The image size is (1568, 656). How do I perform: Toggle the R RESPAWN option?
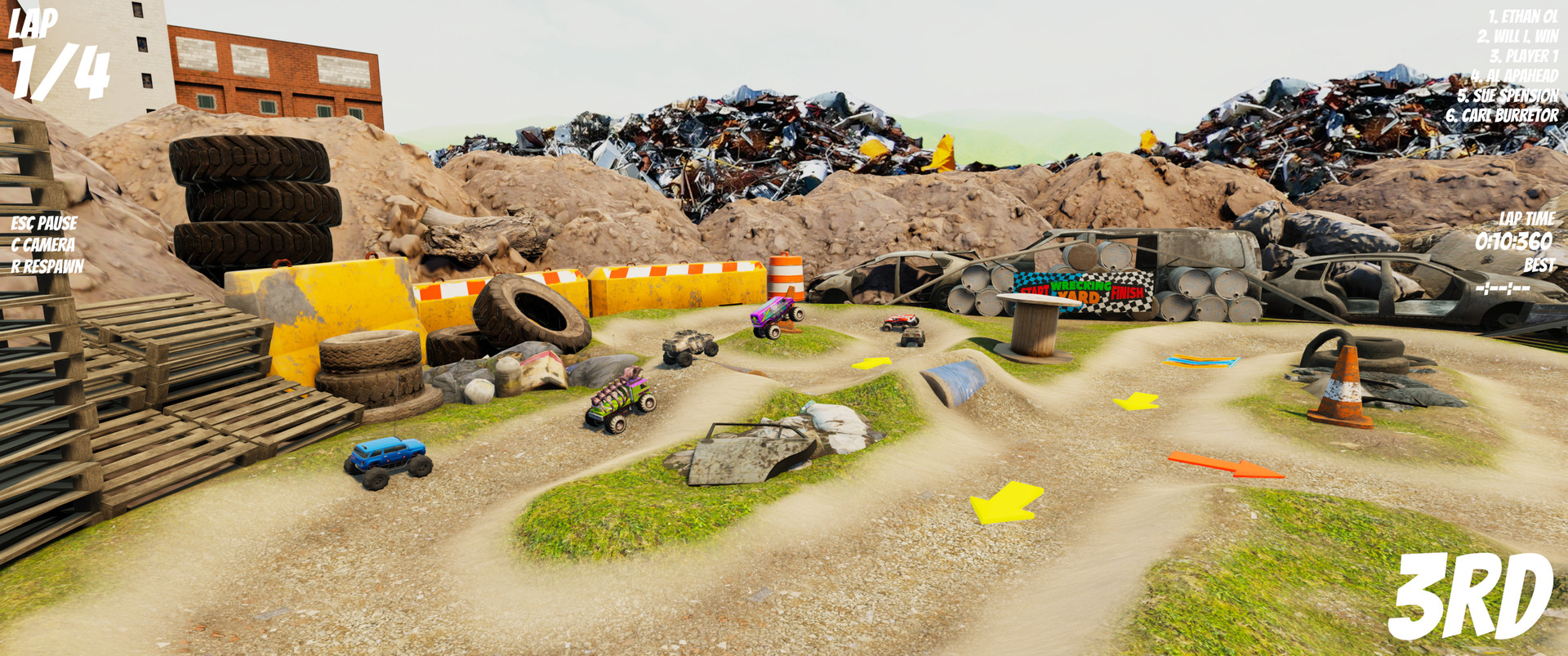(x=47, y=266)
